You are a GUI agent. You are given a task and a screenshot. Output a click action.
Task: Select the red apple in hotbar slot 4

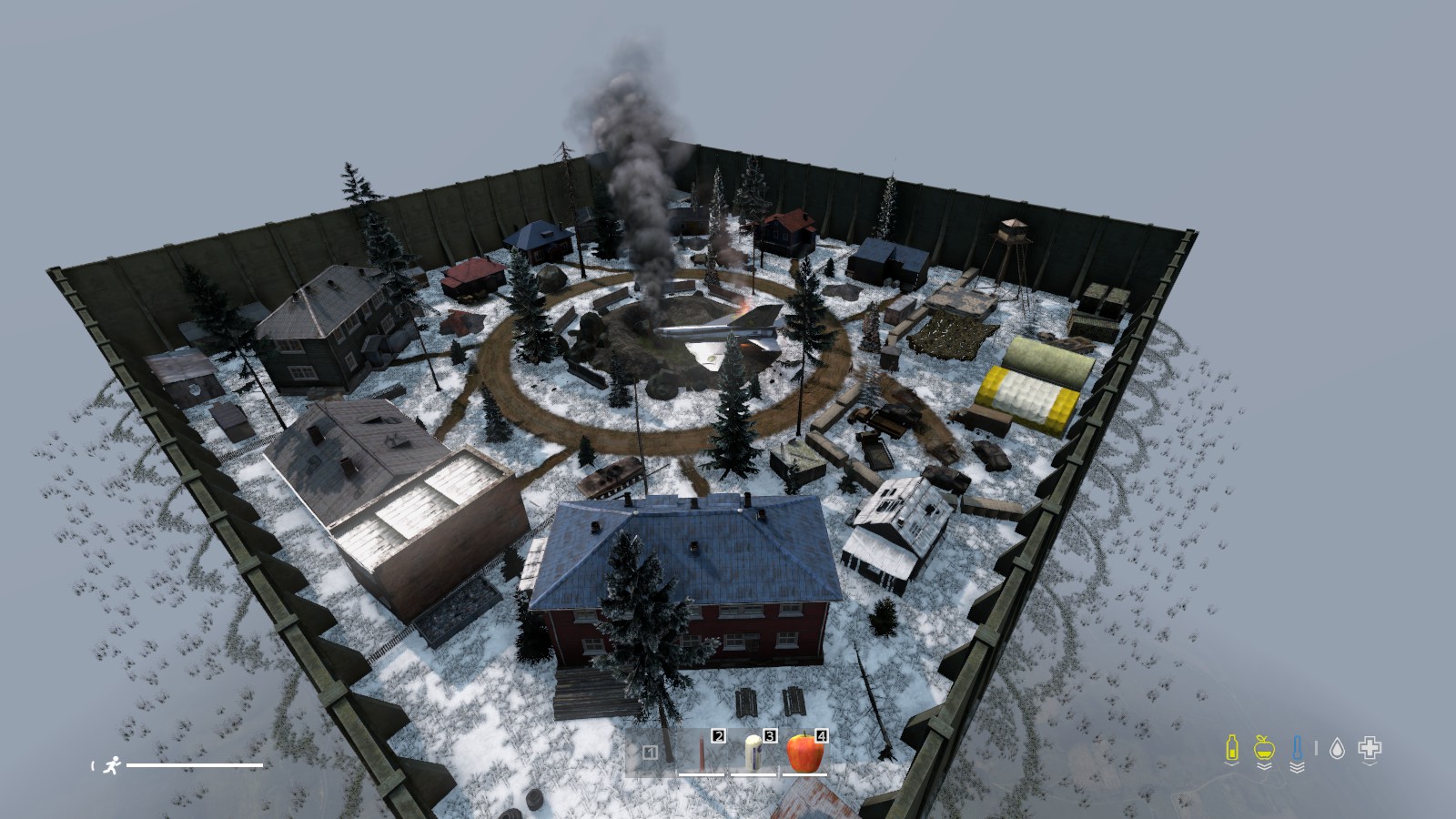click(x=804, y=753)
